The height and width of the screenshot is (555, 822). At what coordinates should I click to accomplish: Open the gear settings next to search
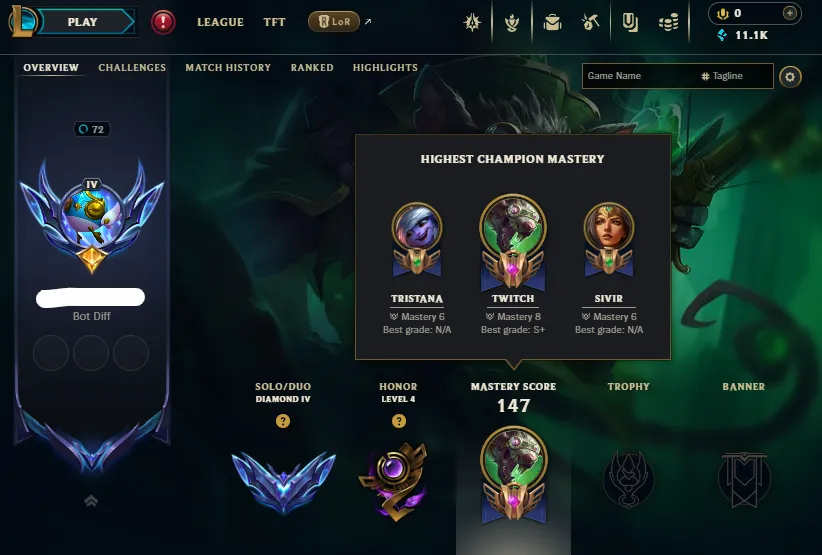790,77
